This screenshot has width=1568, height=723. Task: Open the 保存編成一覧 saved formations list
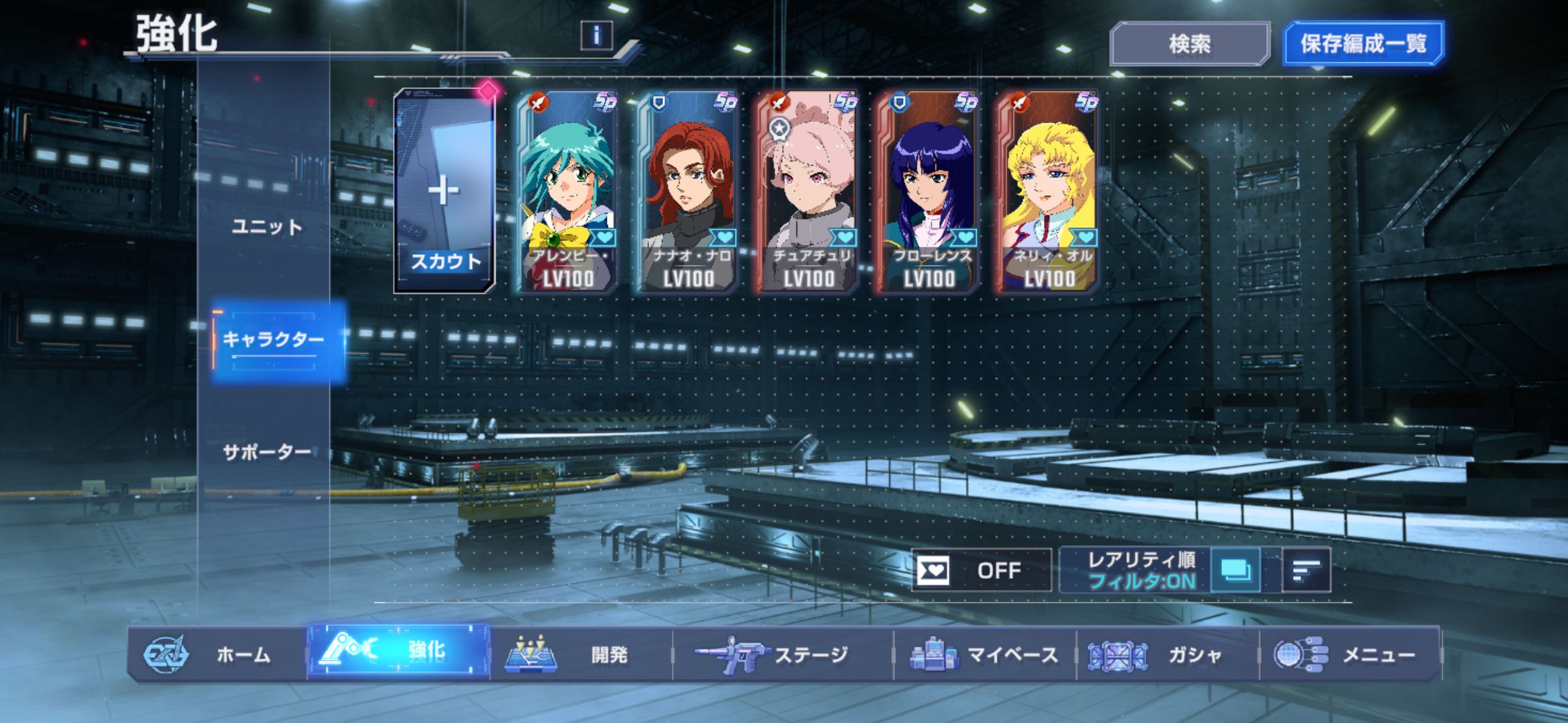1363,44
